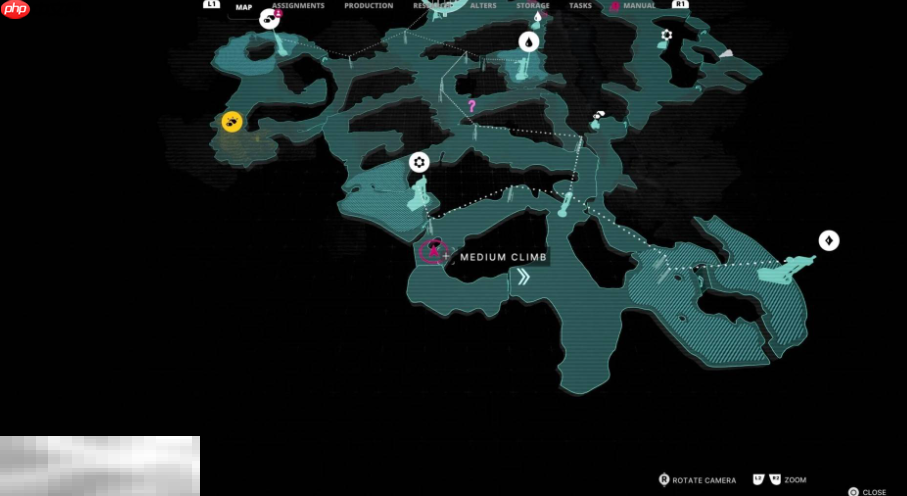Select the white gear outpost marker
The height and width of the screenshot is (496, 907).
(x=419, y=162)
